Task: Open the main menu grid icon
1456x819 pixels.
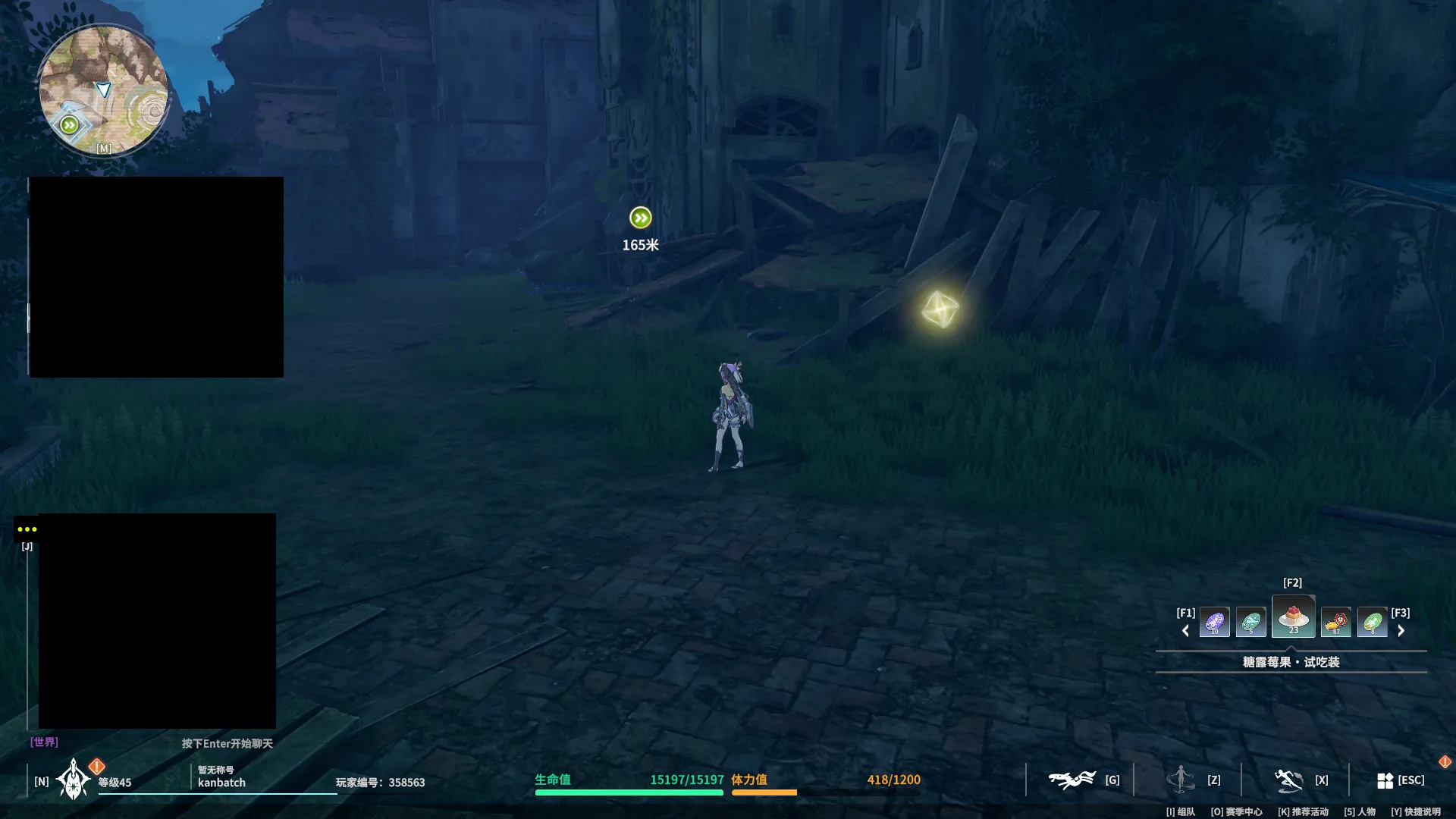Action: (x=1385, y=780)
